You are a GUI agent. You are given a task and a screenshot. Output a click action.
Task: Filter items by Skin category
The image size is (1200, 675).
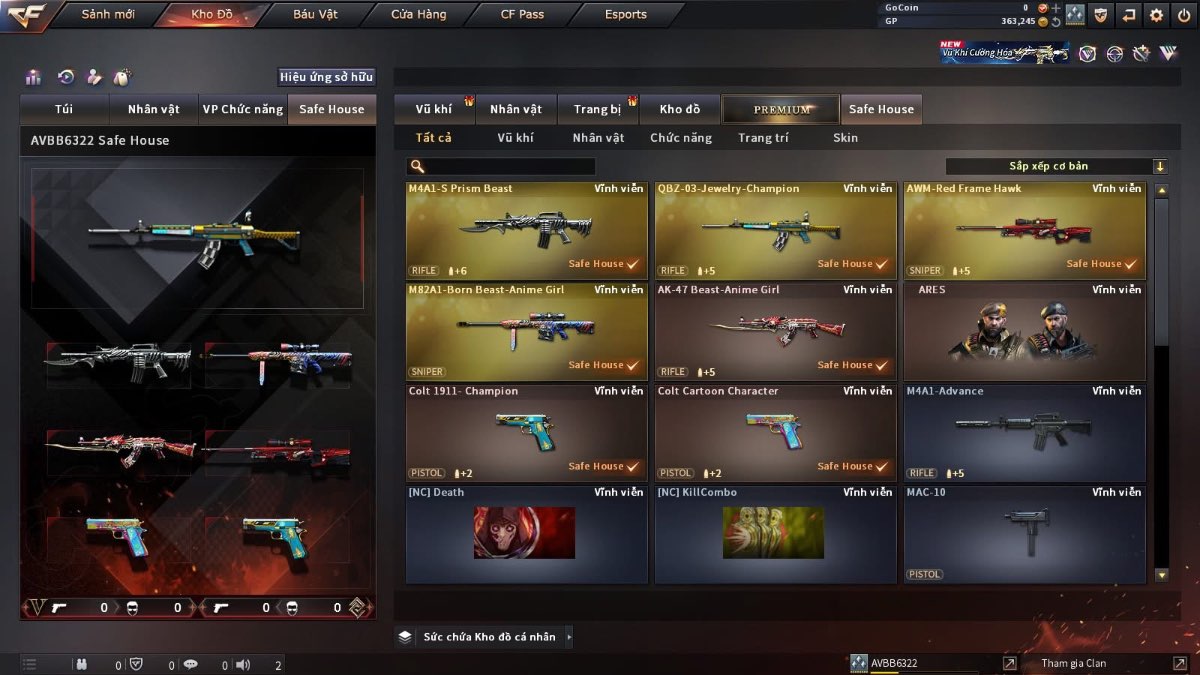[x=845, y=138]
